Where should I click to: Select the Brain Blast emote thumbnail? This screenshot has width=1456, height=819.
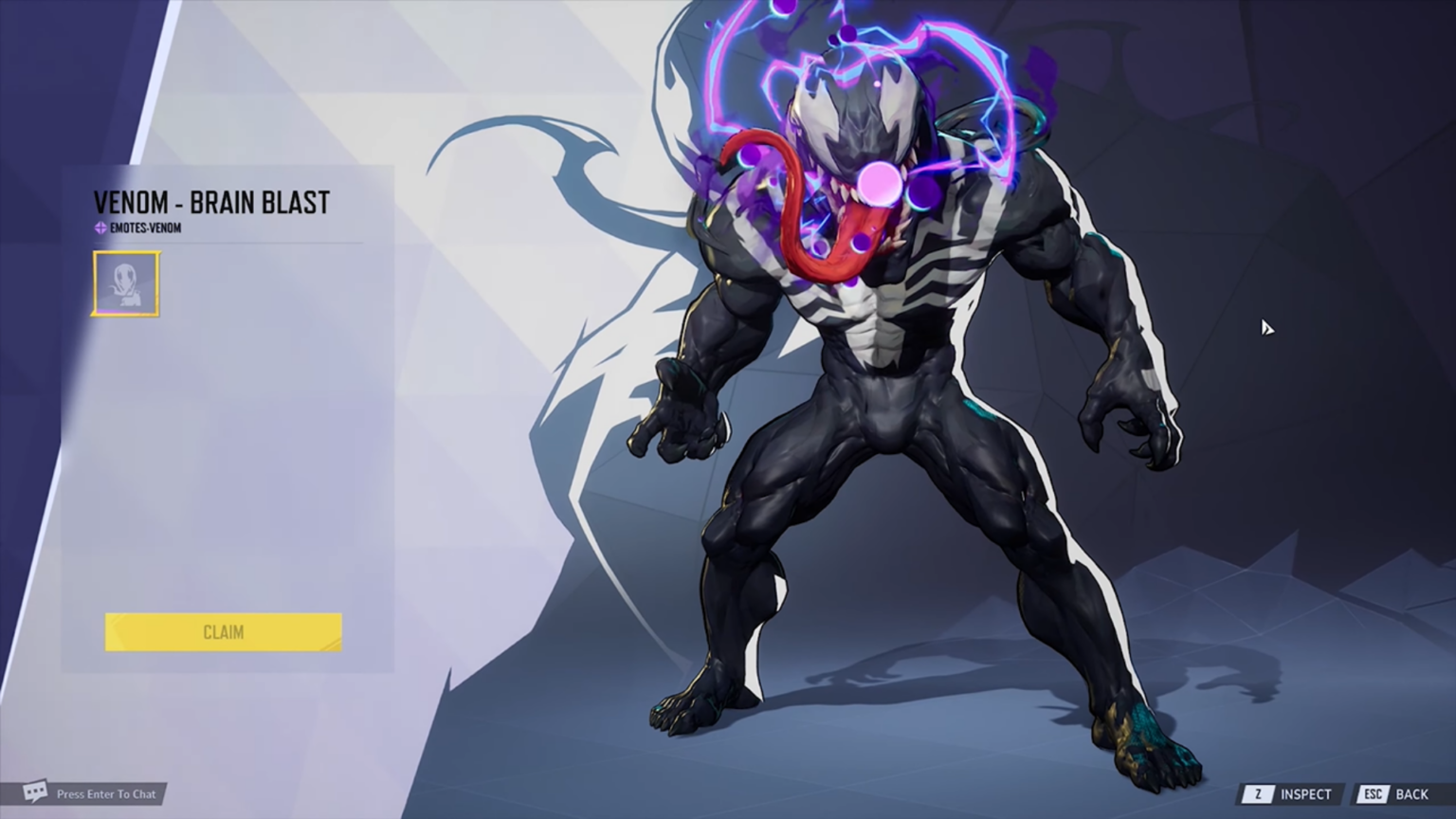tap(126, 283)
